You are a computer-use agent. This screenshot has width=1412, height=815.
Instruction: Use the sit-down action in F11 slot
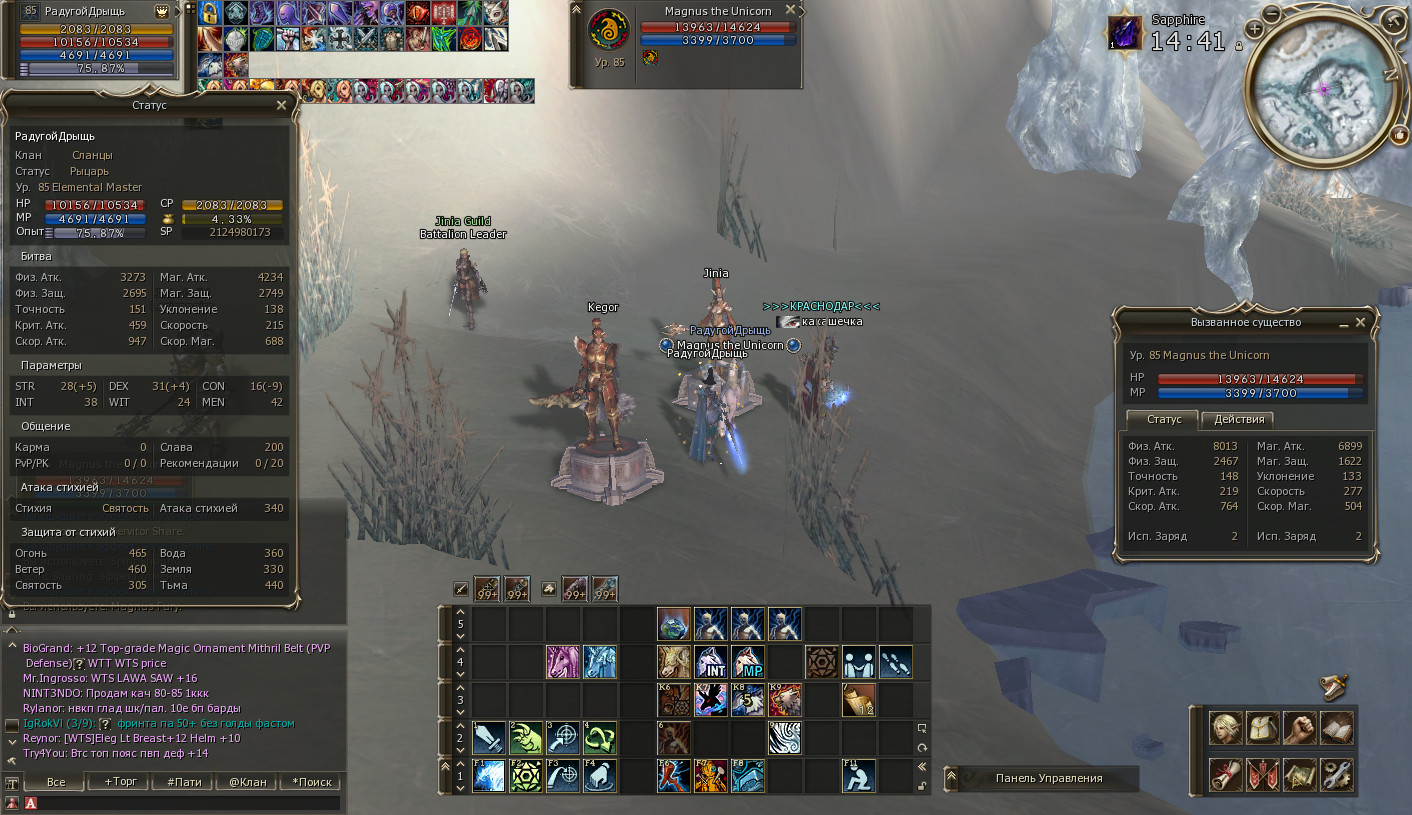859,776
